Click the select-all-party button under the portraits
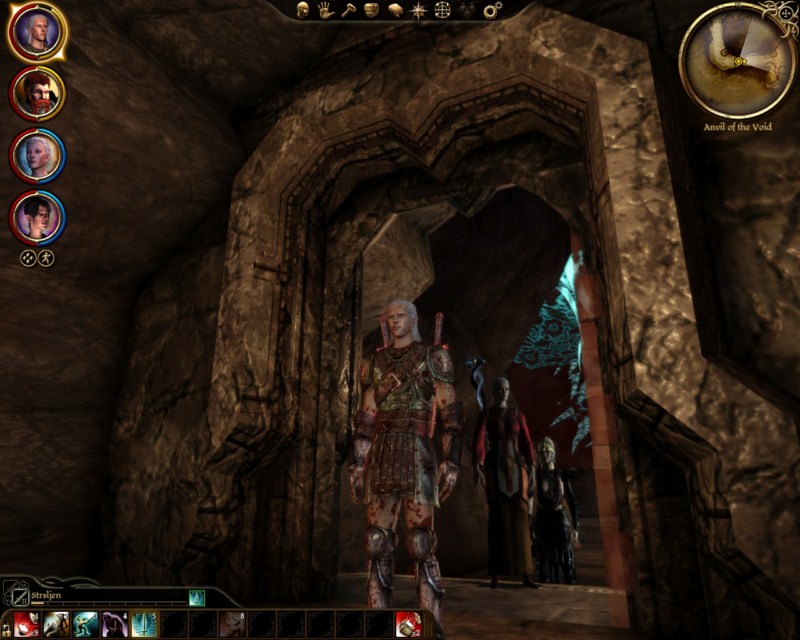Image resolution: width=800 pixels, height=640 pixels. click(x=29, y=258)
